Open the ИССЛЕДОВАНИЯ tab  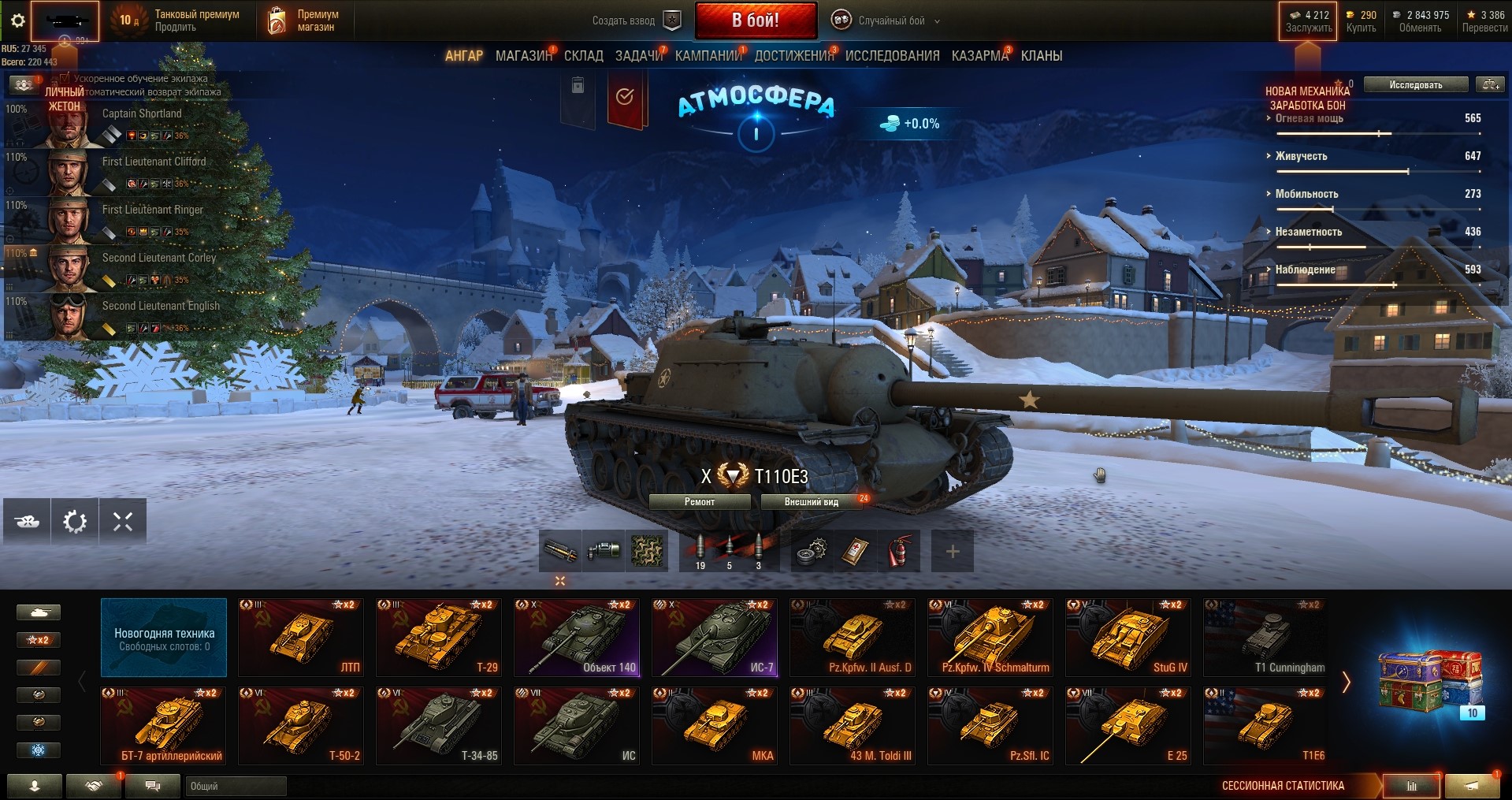click(x=892, y=56)
